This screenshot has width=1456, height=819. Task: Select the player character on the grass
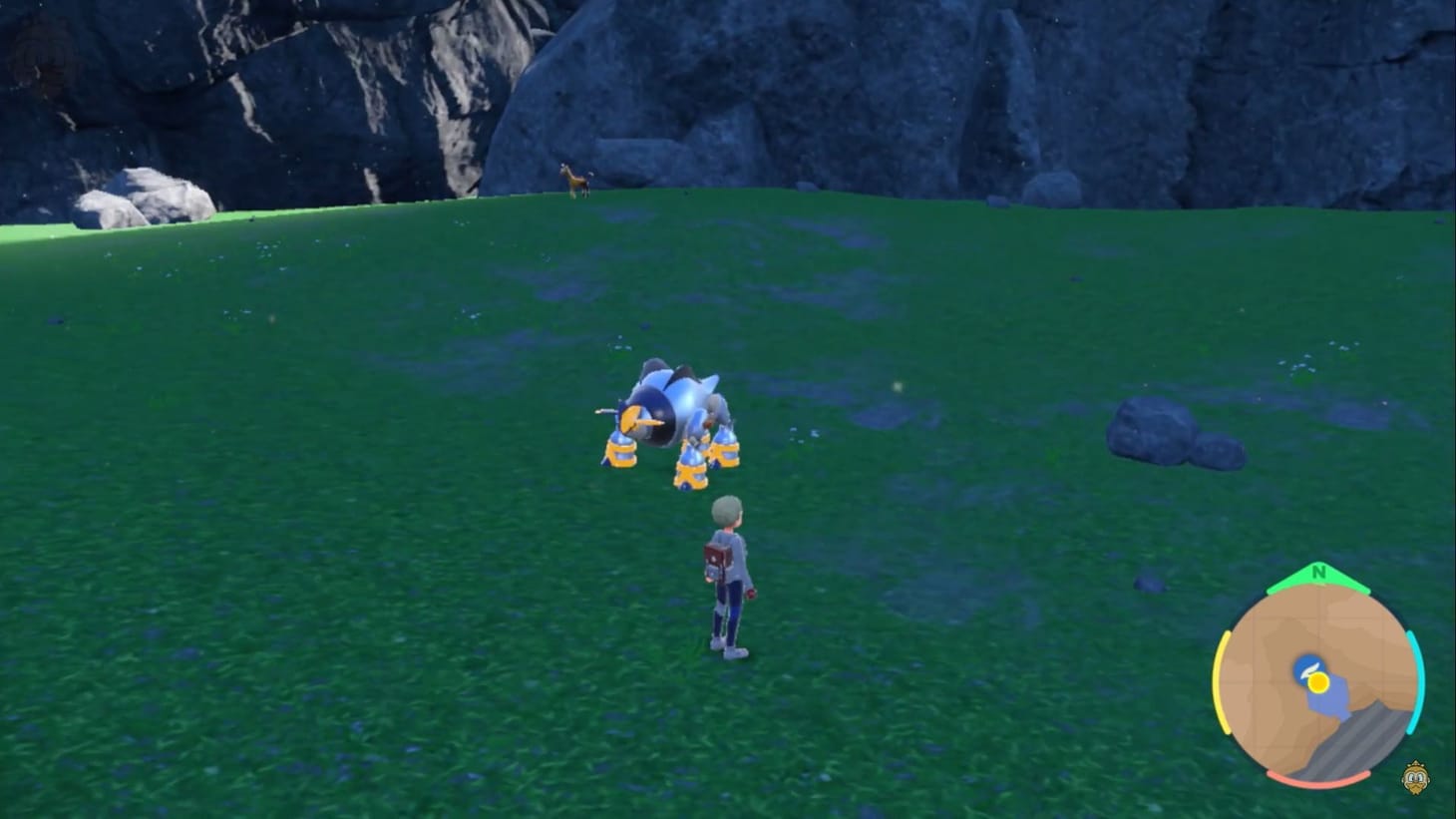tap(728, 574)
